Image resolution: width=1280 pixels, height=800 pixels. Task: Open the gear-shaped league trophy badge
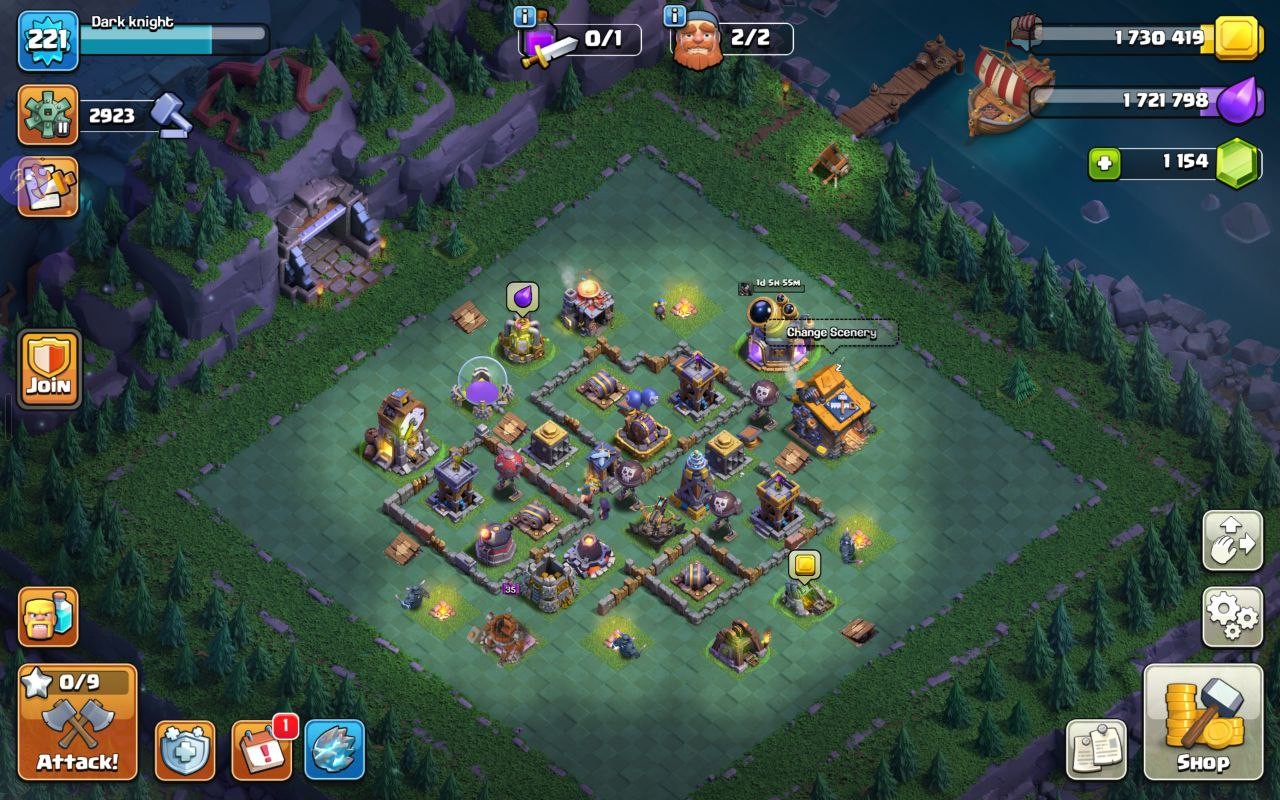[x=48, y=116]
